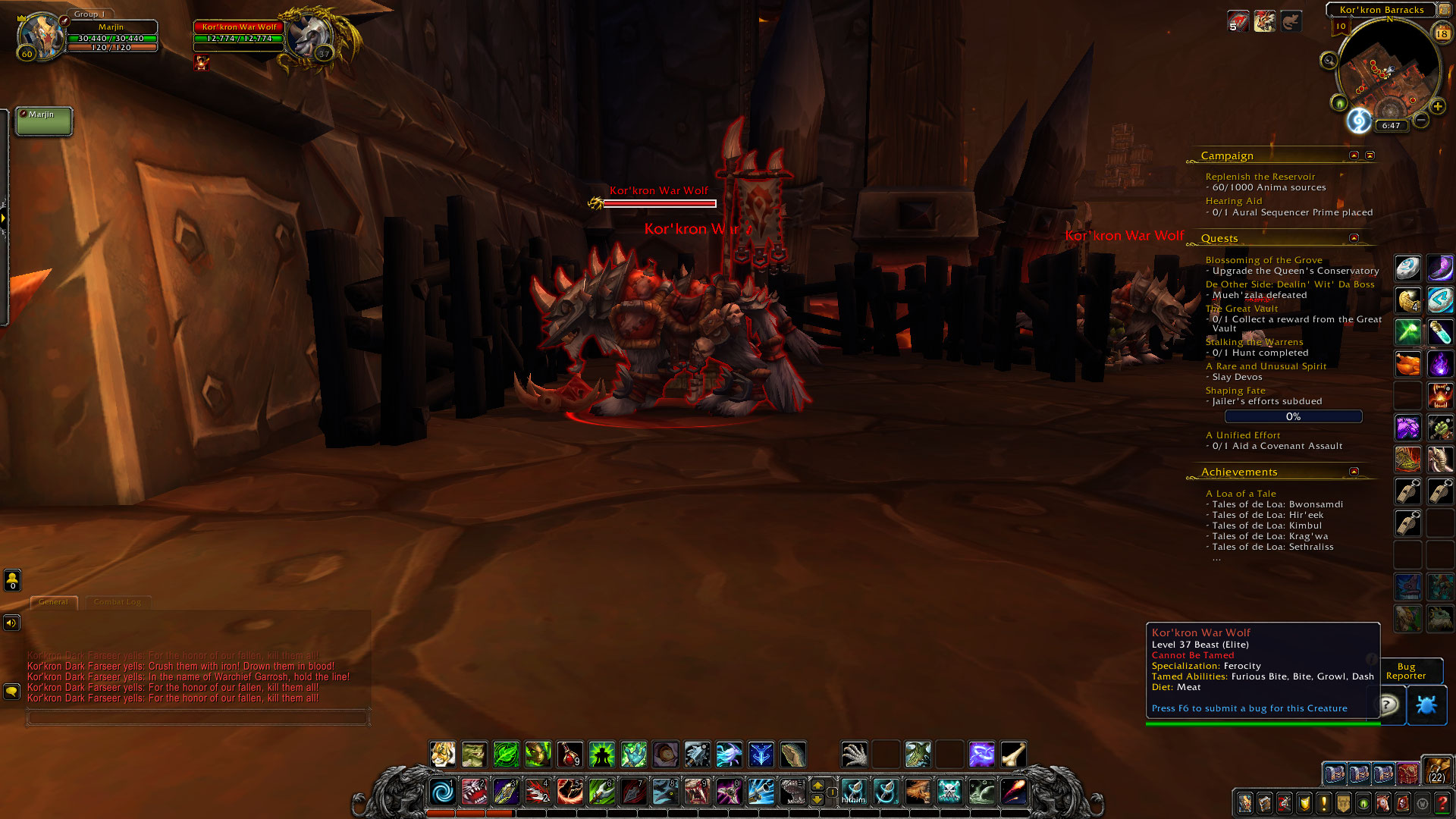
Task: Click the Shaping Fate 0% progress bar
Action: tap(1293, 416)
